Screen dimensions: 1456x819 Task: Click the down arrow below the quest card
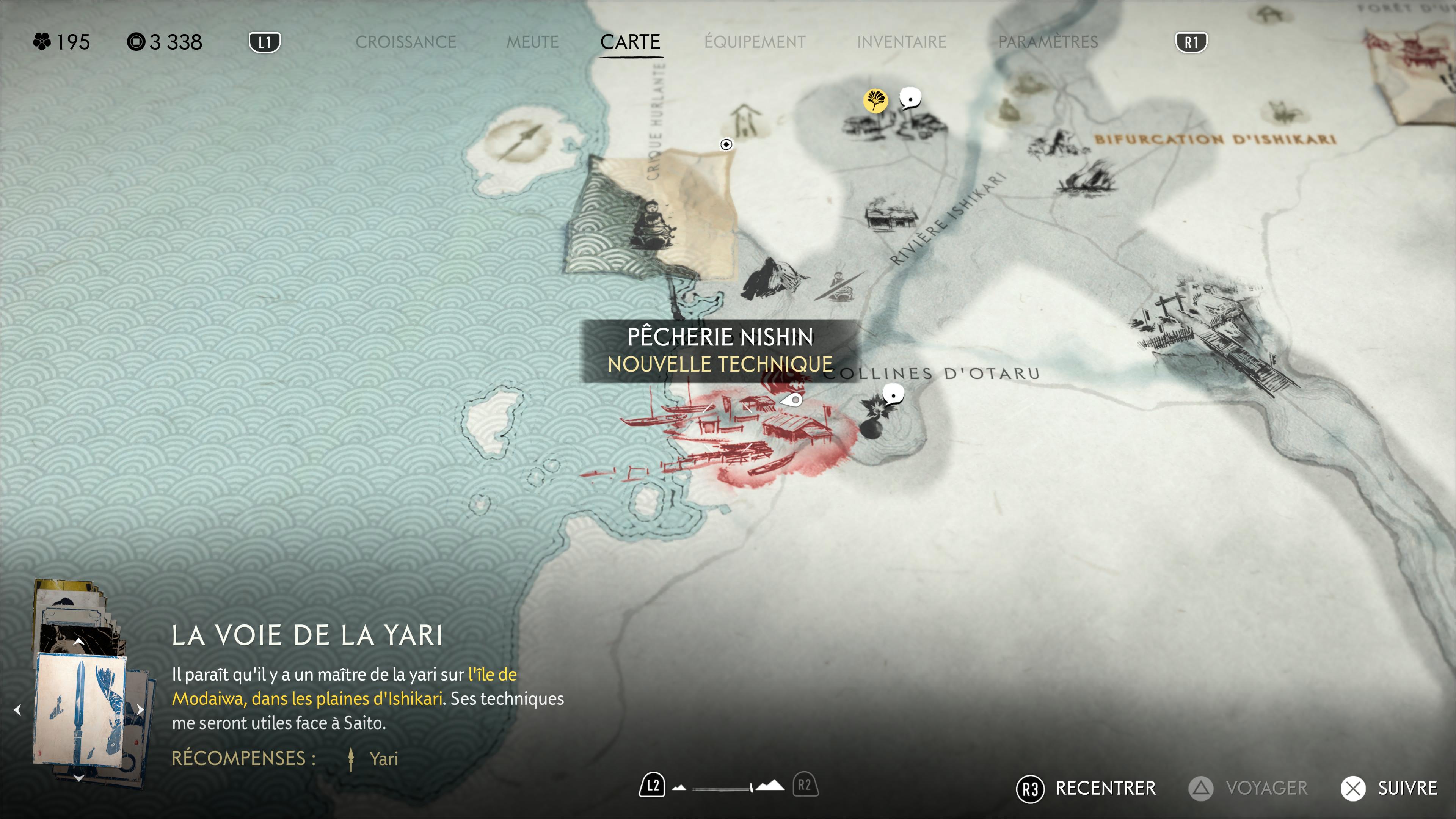78,778
